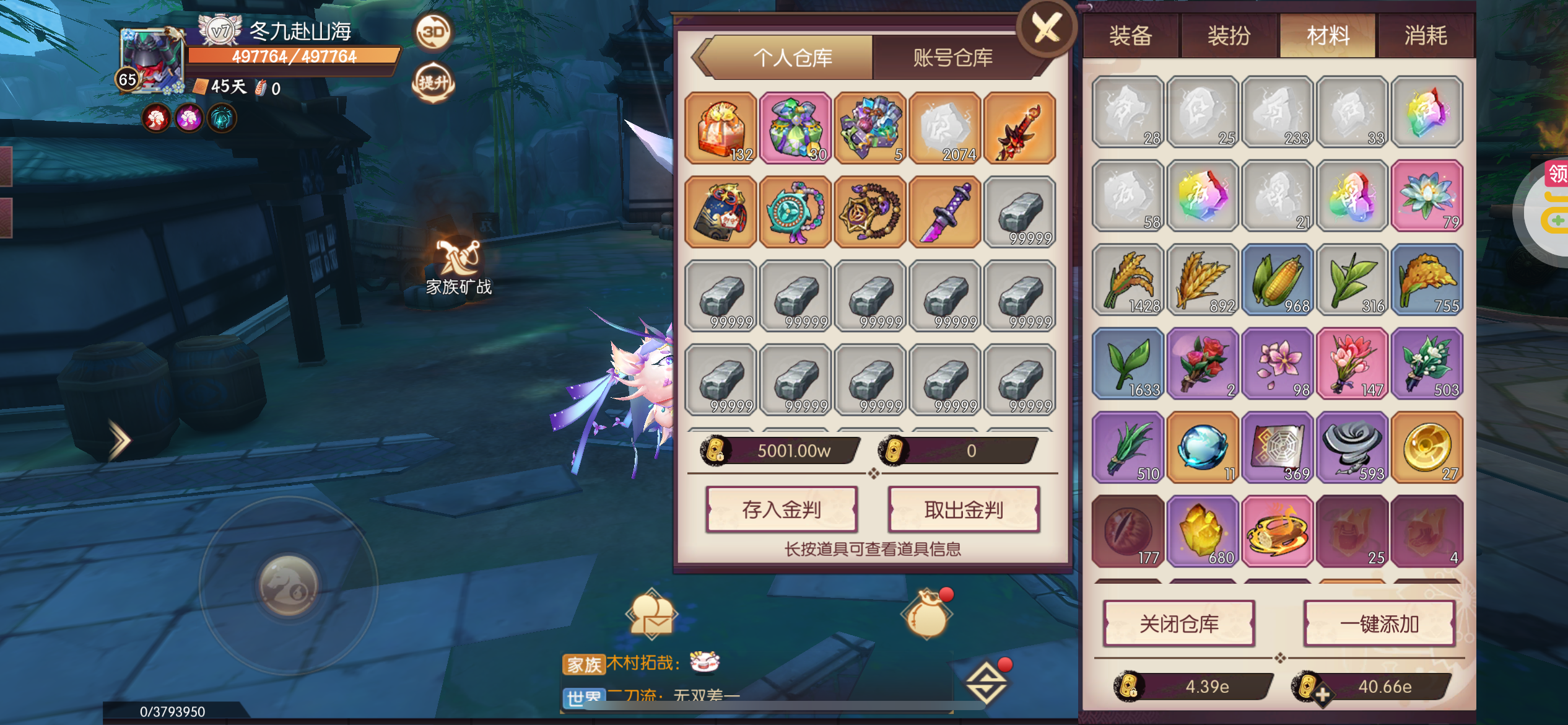Switch to the 装扮 tab
1568x725 pixels.
[x=1229, y=36]
